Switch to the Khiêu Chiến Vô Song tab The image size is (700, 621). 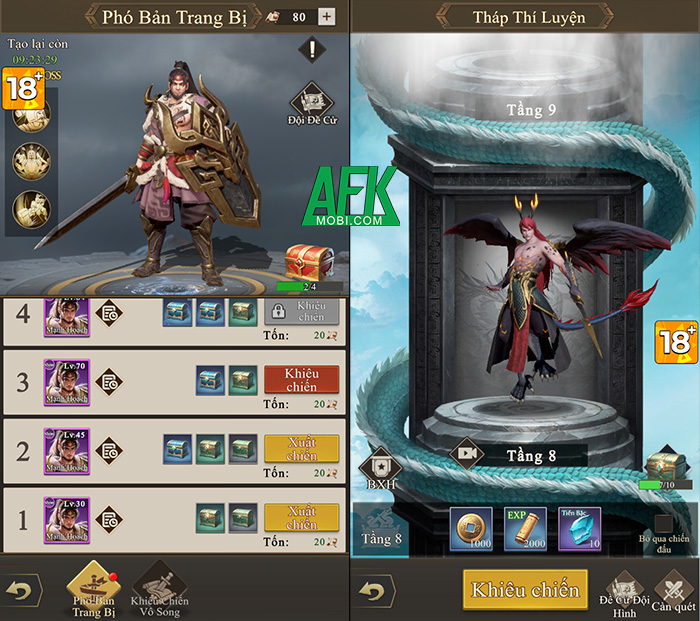pos(160,588)
